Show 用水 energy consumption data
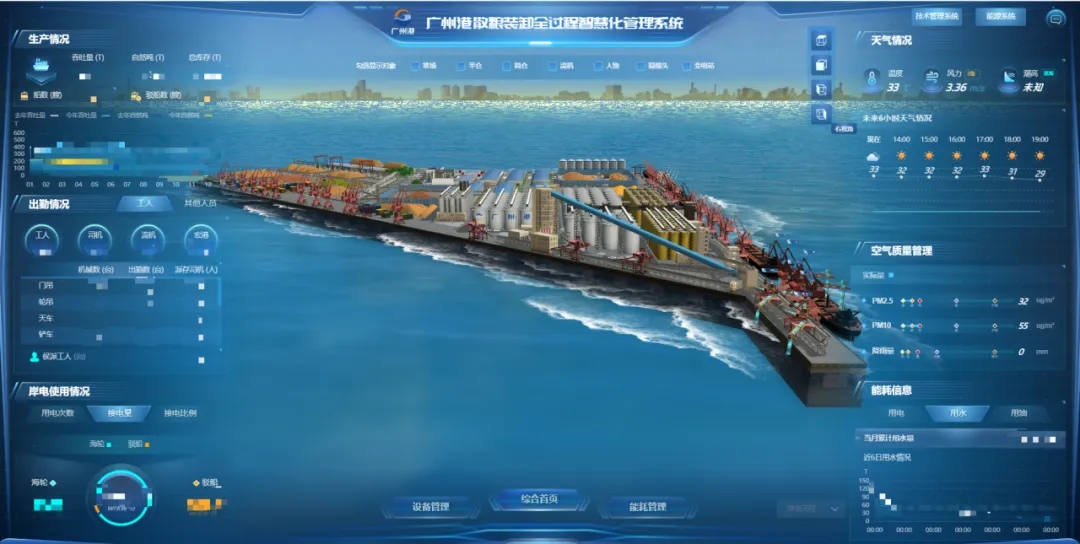The height and width of the screenshot is (544, 1080). point(956,412)
